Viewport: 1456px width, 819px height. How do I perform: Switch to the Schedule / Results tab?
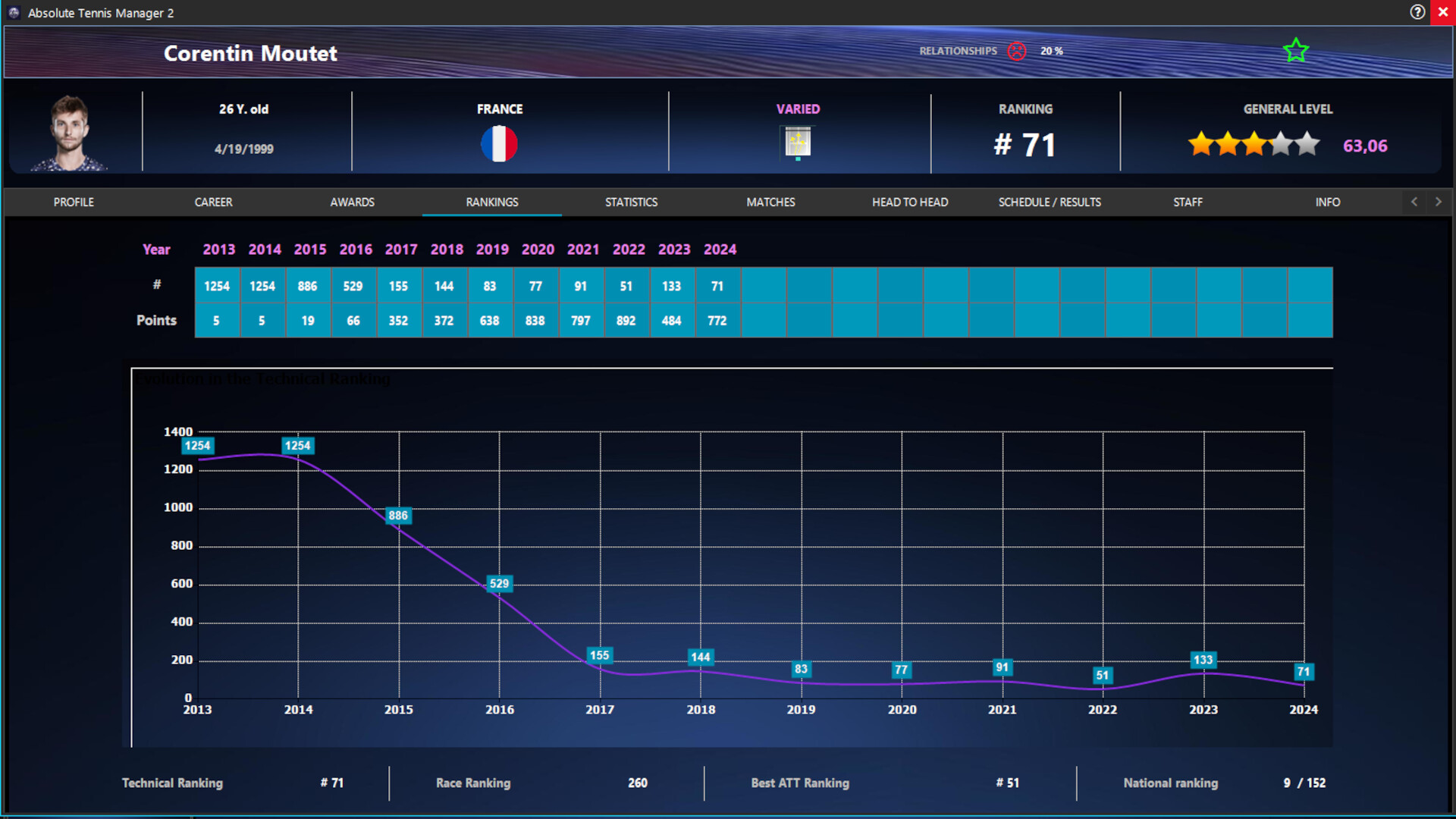point(1050,202)
